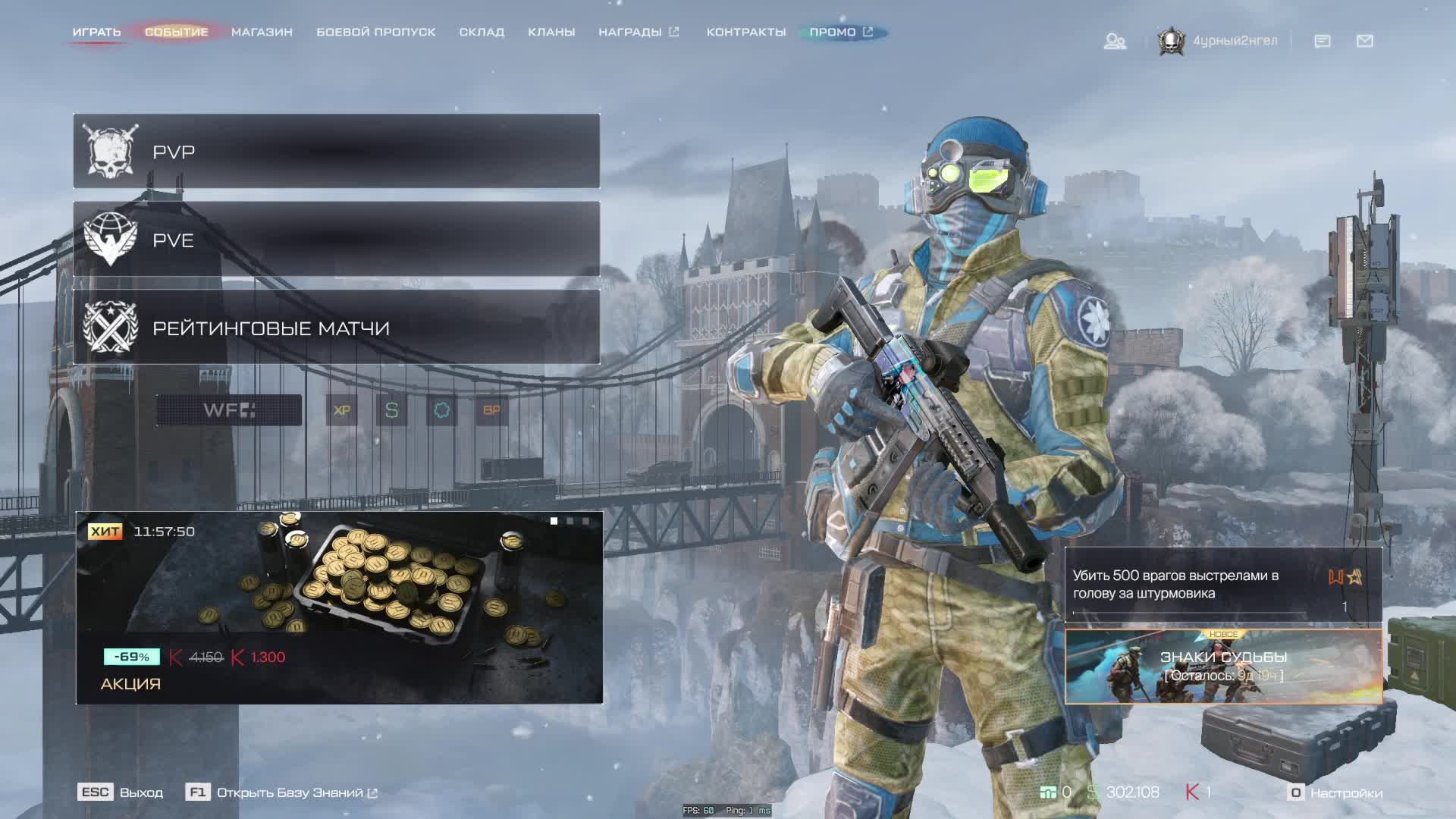Open Настройки settings
The height and width of the screenshot is (819, 1456).
(1336, 792)
